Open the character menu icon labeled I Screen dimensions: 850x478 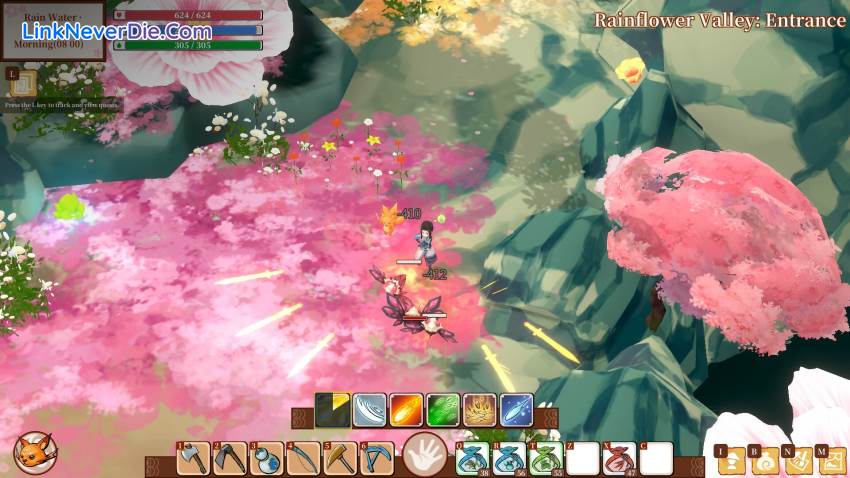pos(731,460)
